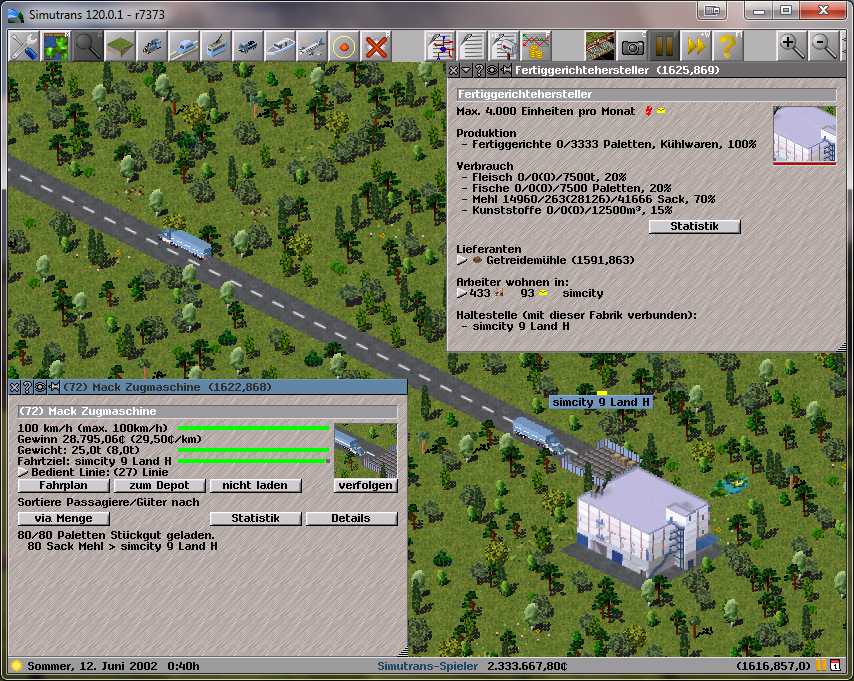Open Statistik in the Mack Zugmaschine window
Image resolution: width=854 pixels, height=681 pixels.
(x=255, y=518)
